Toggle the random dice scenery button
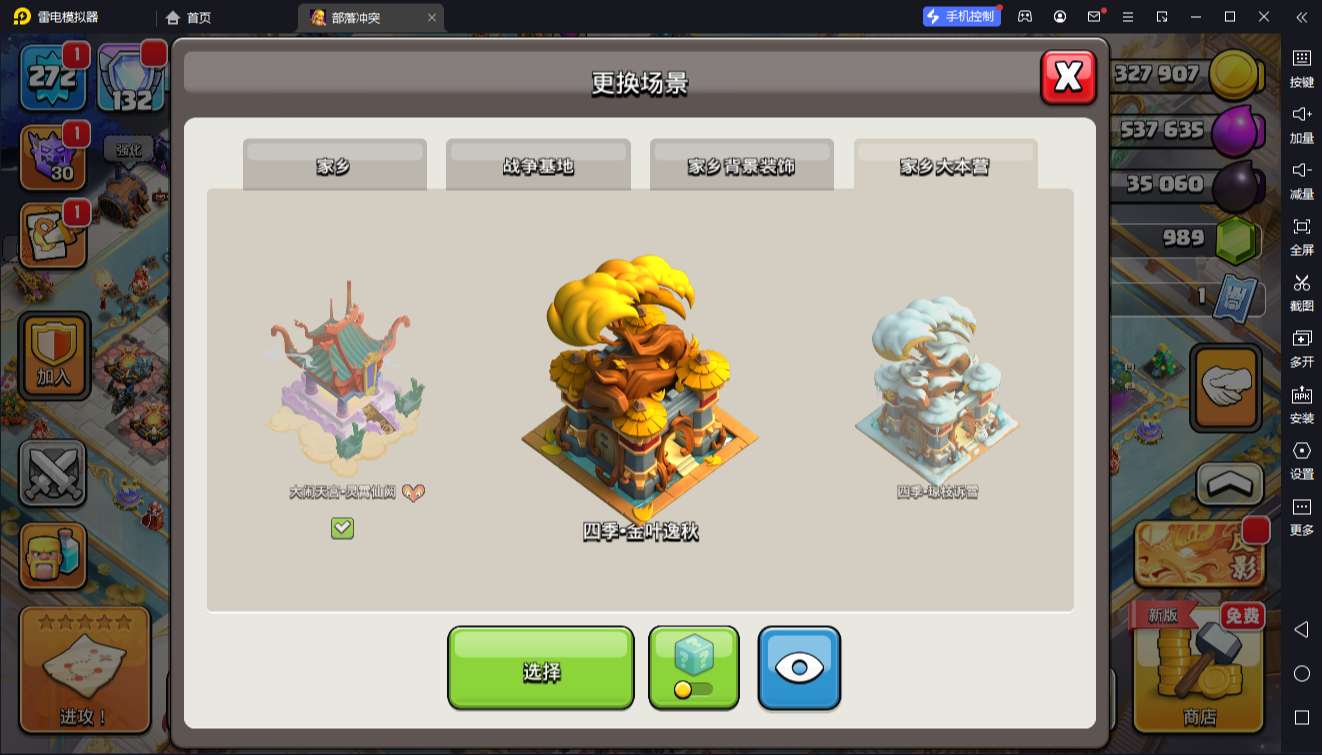1322x755 pixels. click(693, 667)
